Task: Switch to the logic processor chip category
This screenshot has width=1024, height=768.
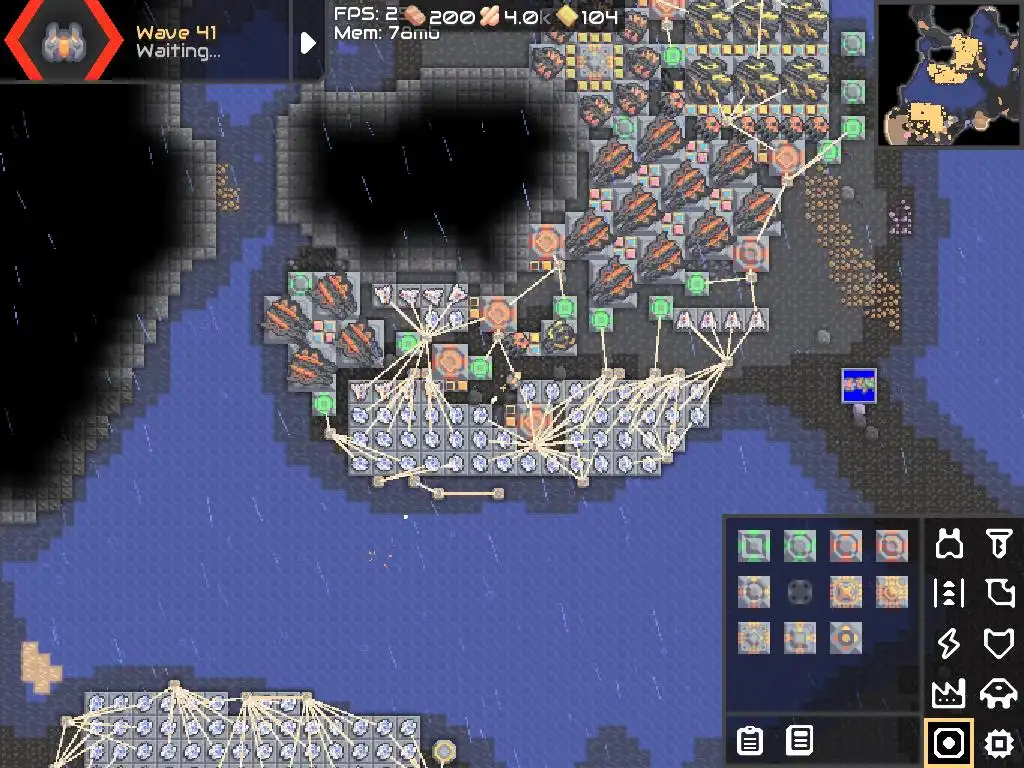Action: point(998,742)
